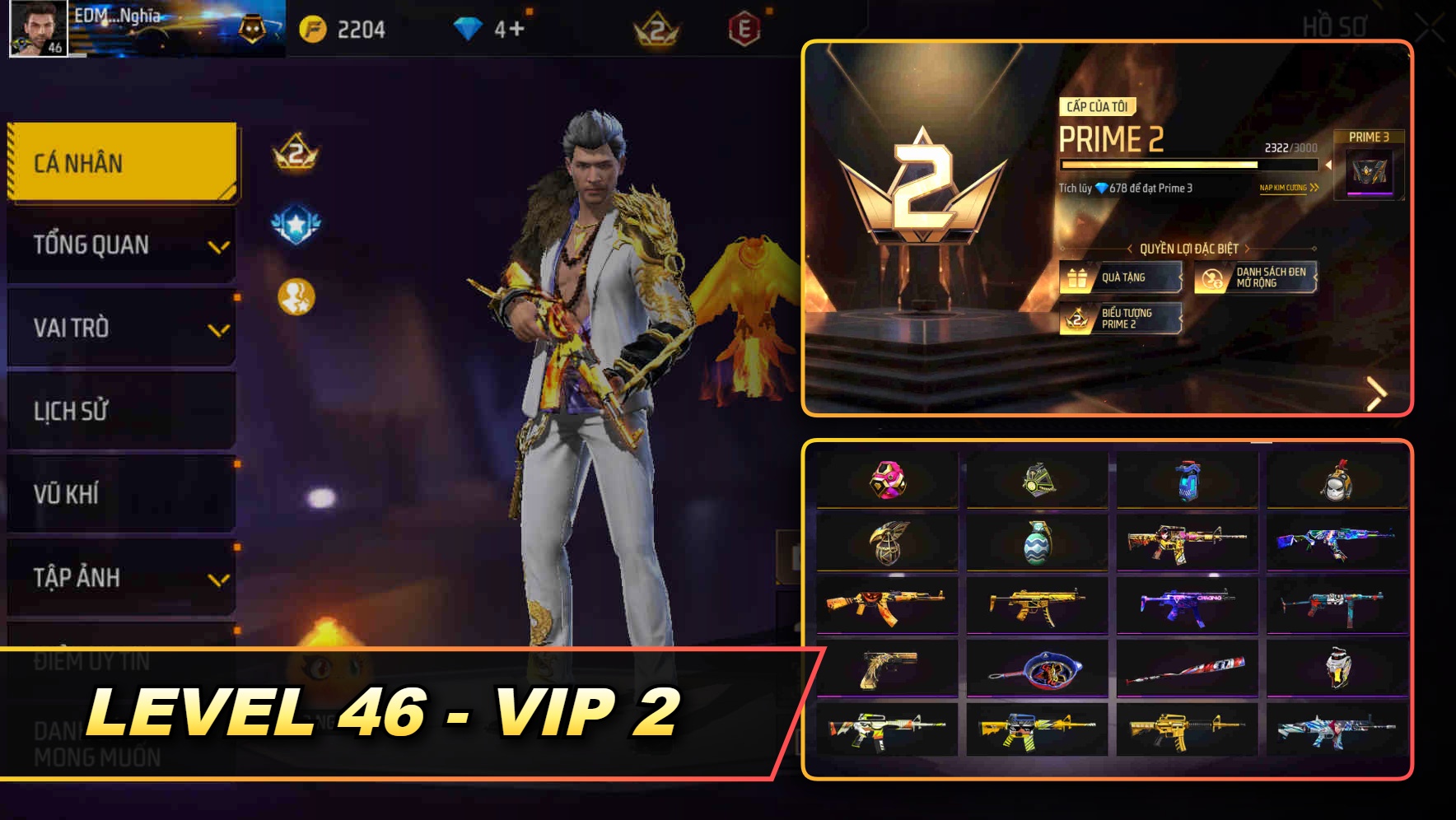Open the Vũ Khí menu item
This screenshot has width=1456, height=820.
(x=120, y=494)
